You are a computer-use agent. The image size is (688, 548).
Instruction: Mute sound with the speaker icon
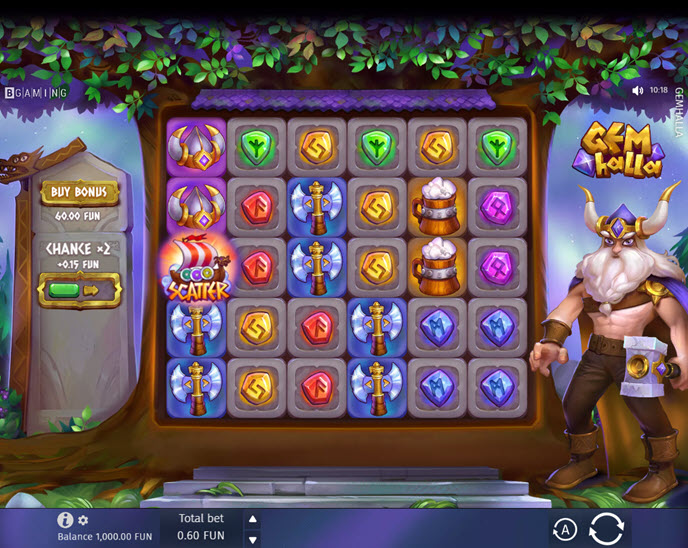(638, 90)
